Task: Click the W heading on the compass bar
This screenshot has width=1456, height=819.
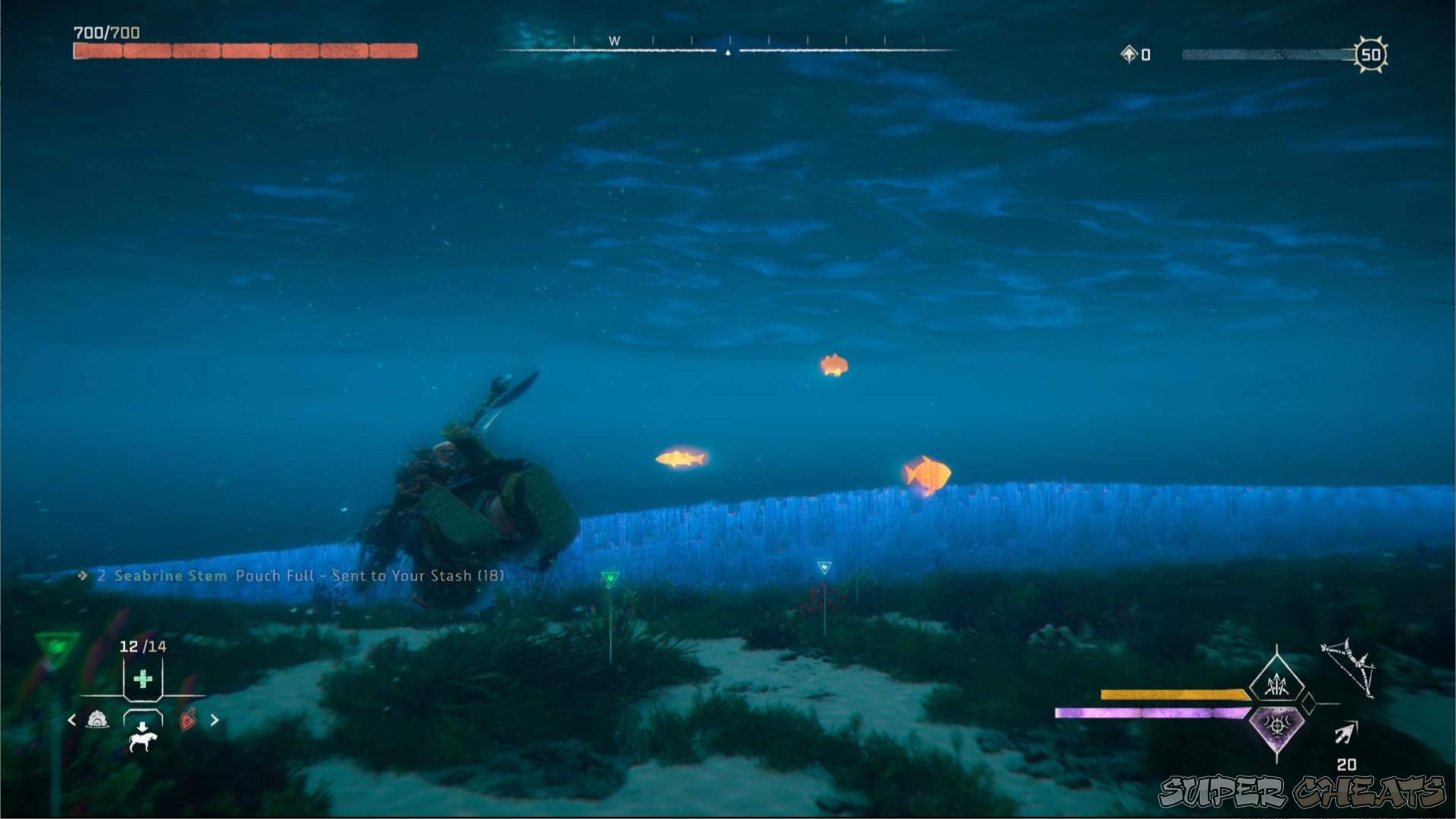Action: 614,40
